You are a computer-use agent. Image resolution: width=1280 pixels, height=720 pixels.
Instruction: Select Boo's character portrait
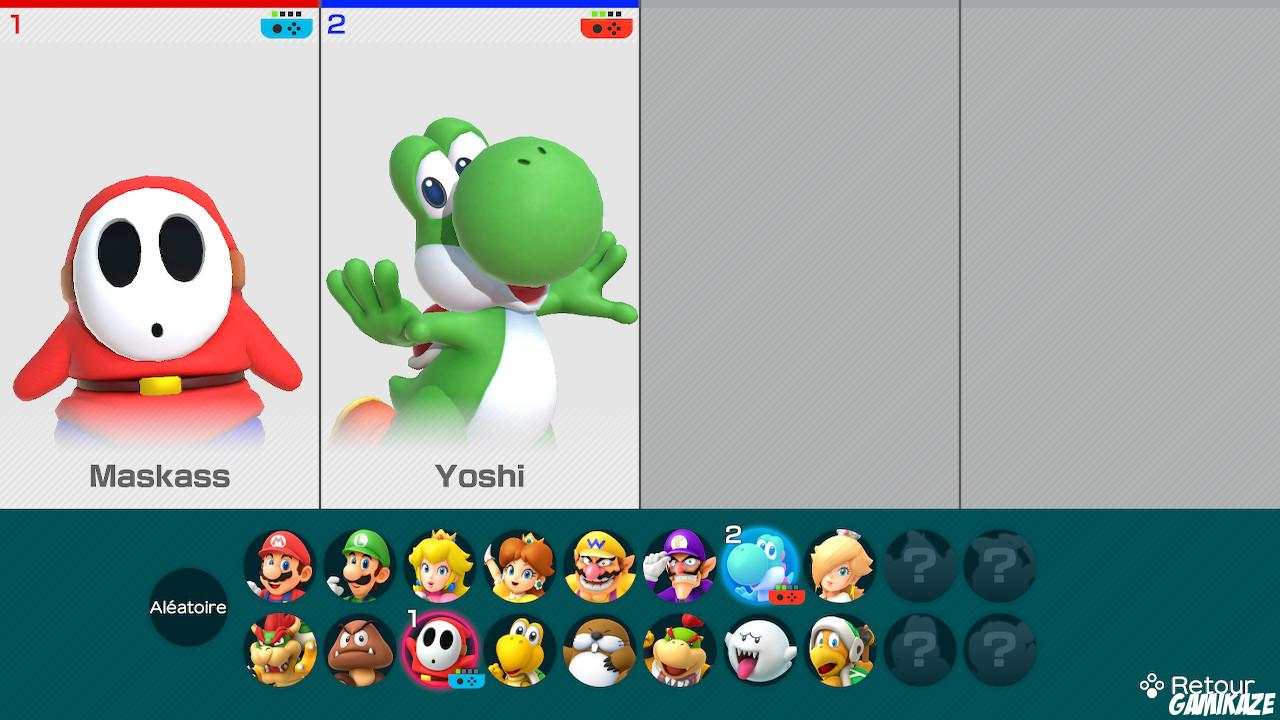point(758,651)
